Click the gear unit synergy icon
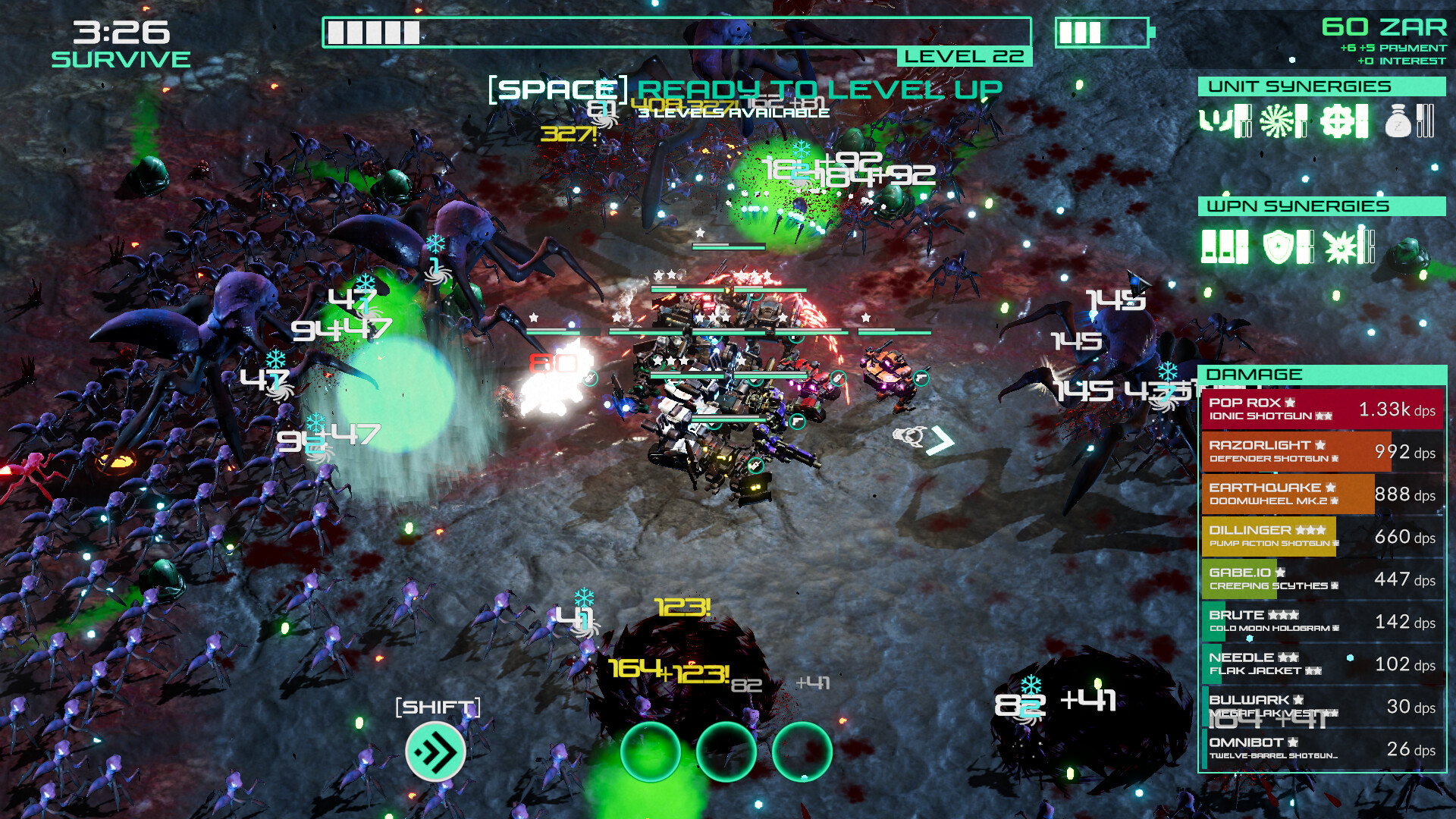The image size is (1456, 819). 1338,120
